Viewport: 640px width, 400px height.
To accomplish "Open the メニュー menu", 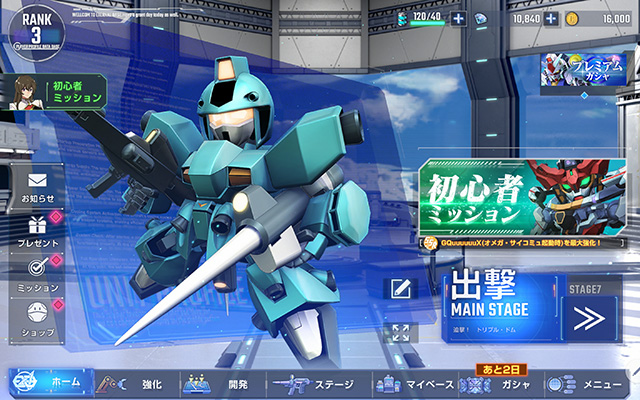I will (x=590, y=383).
